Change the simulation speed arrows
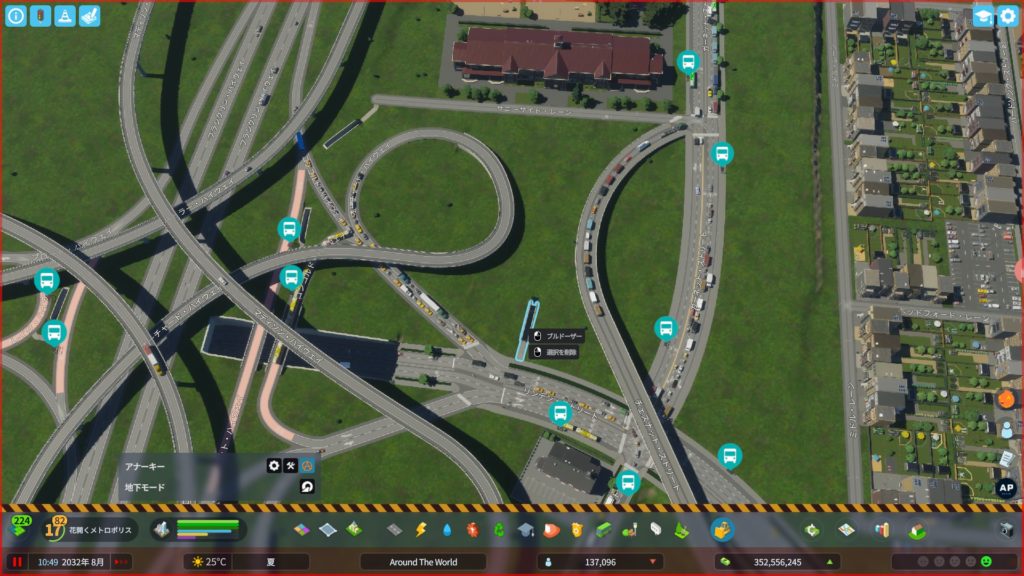 coord(121,562)
